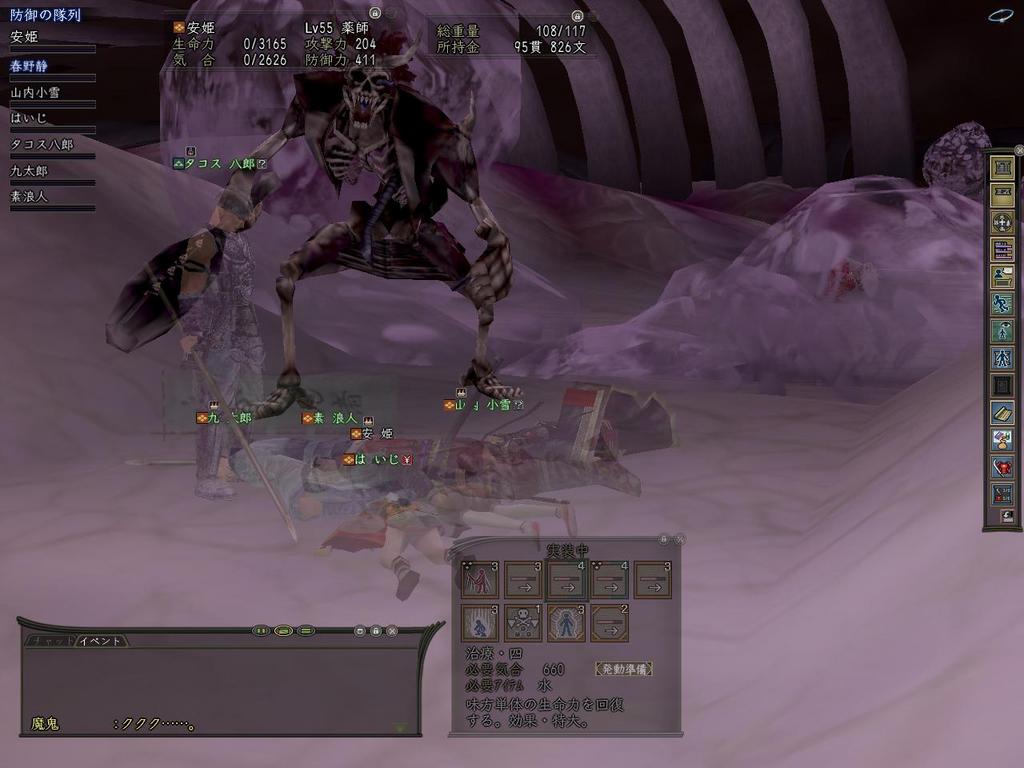The image size is (1024, 768).
Task: Open the running figure toolbar icon
Action: tap(1002, 303)
